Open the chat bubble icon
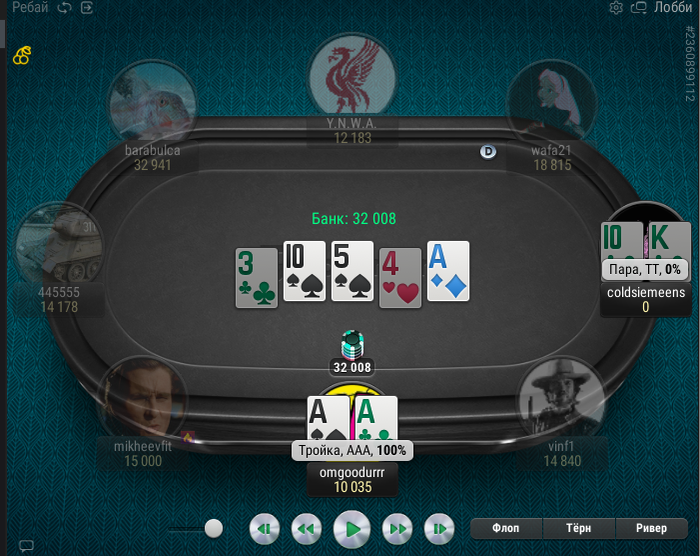Viewport: 700px width, 556px height. pos(27,546)
